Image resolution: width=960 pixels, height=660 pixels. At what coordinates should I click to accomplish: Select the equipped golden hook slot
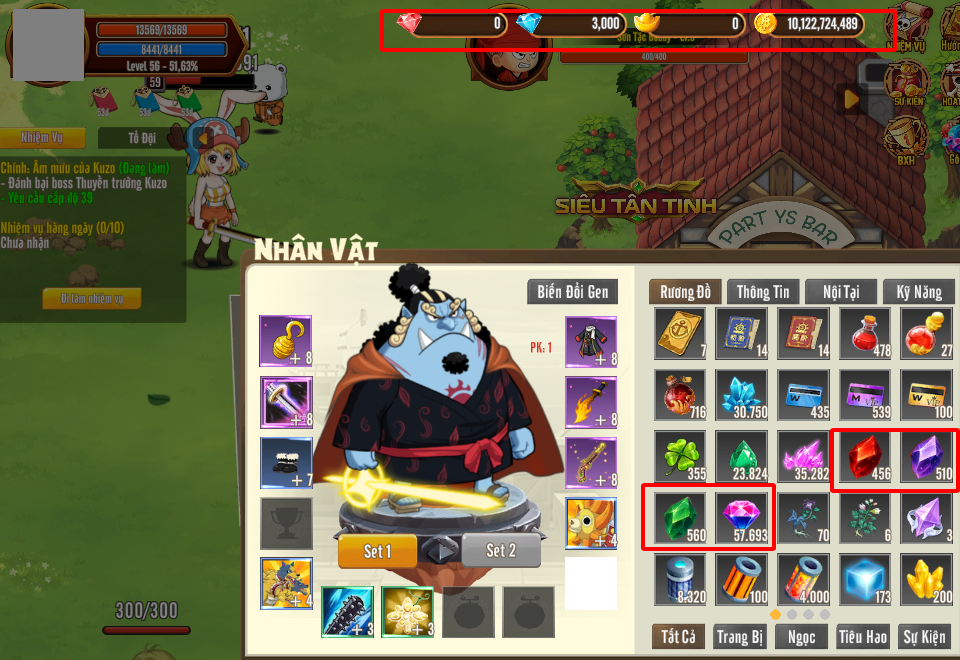tap(285, 340)
